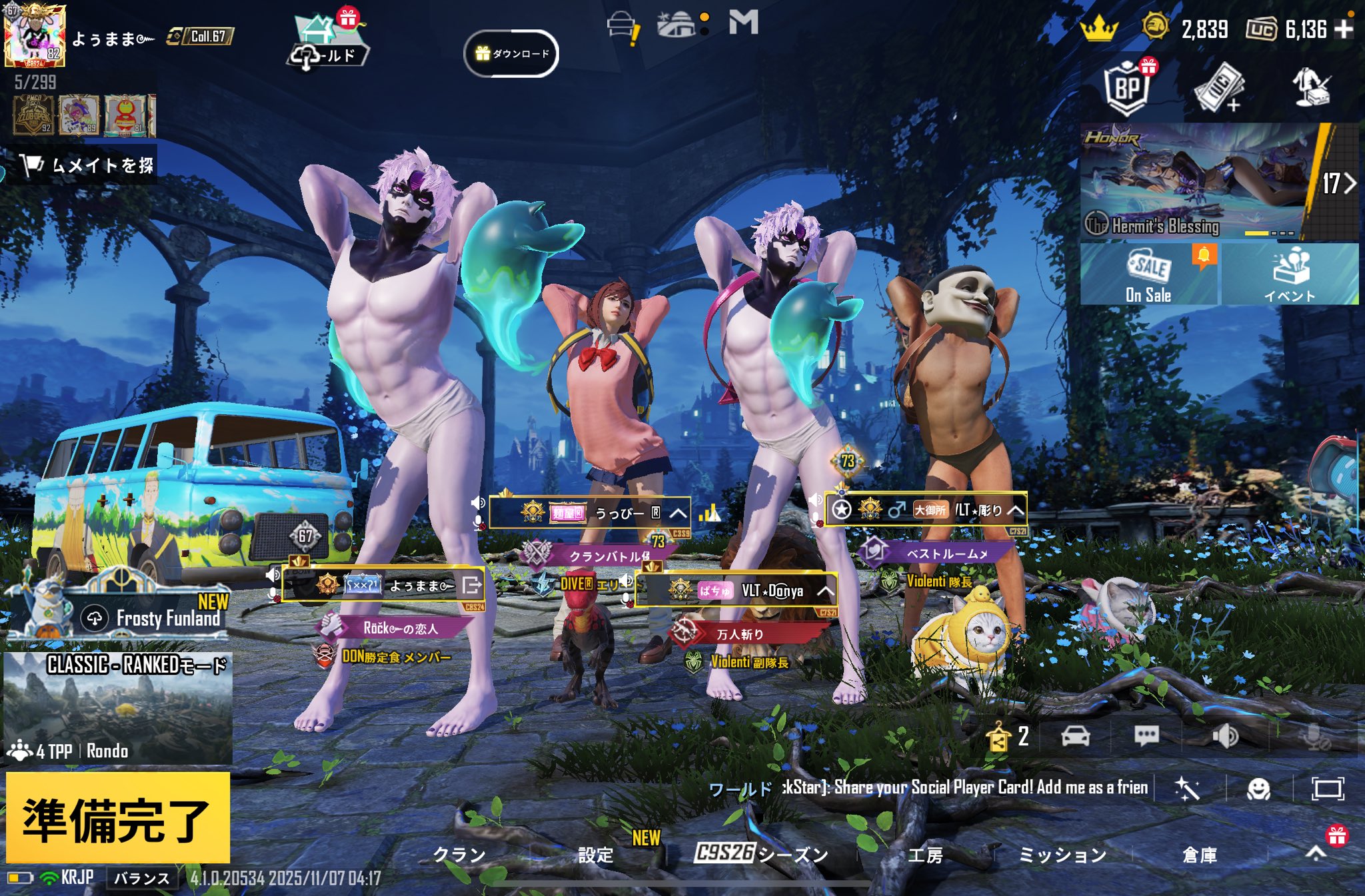Open the BP shield shop icon
The width and height of the screenshot is (1365, 896).
click(x=1127, y=88)
